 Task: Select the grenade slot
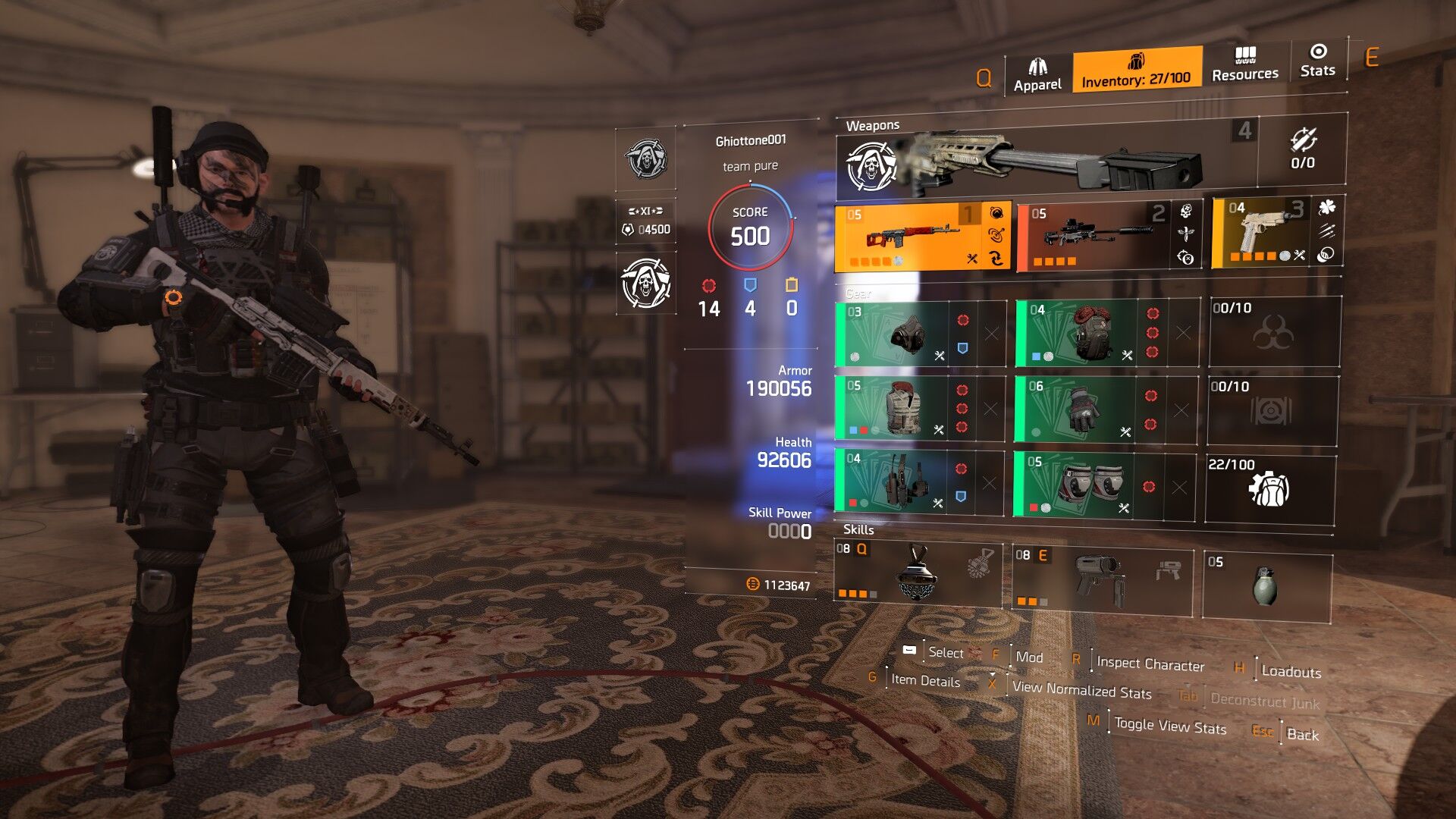(1266, 586)
